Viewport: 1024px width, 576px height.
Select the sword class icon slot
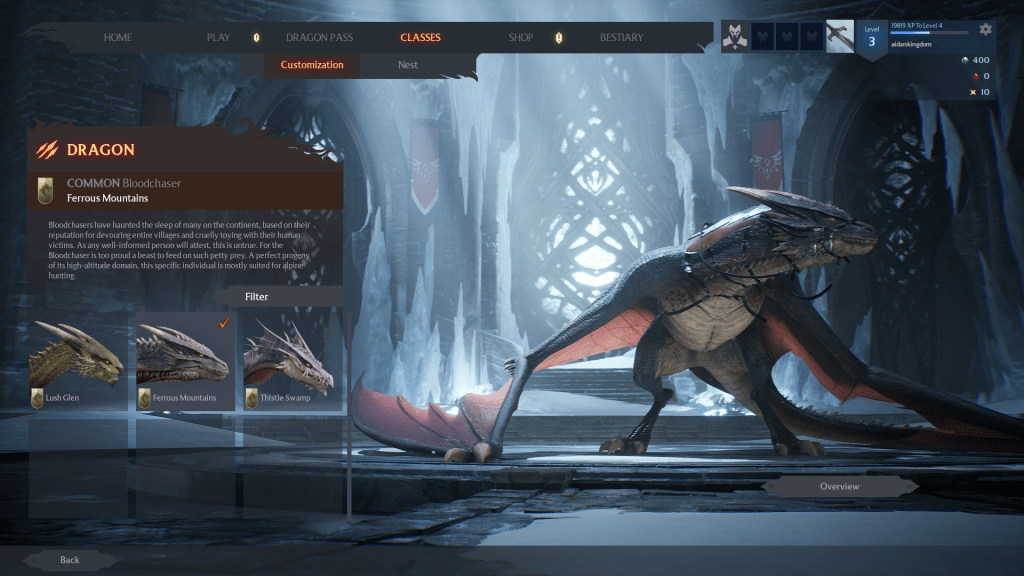click(840, 36)
